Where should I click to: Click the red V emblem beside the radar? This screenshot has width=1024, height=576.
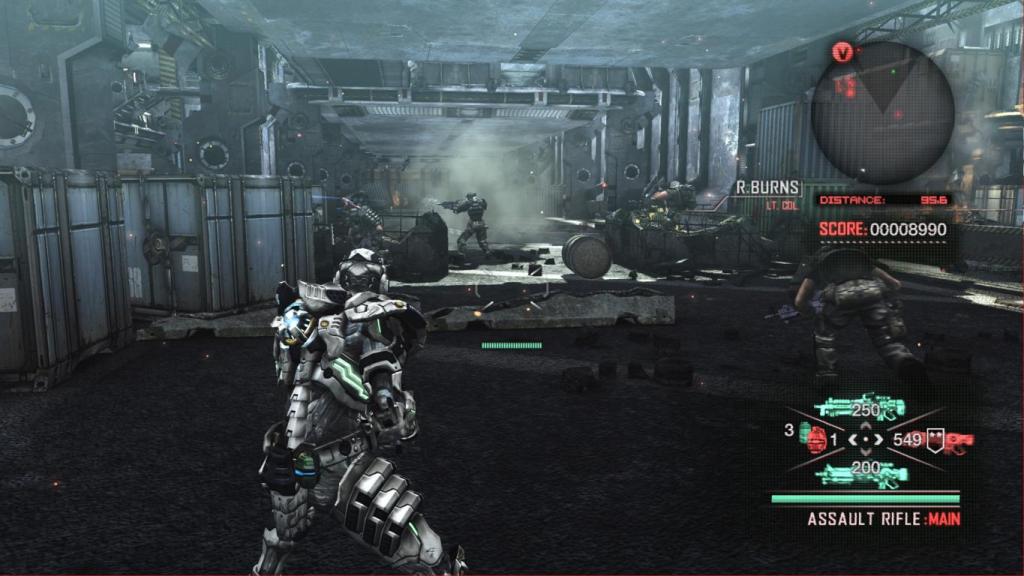point(843,52)
